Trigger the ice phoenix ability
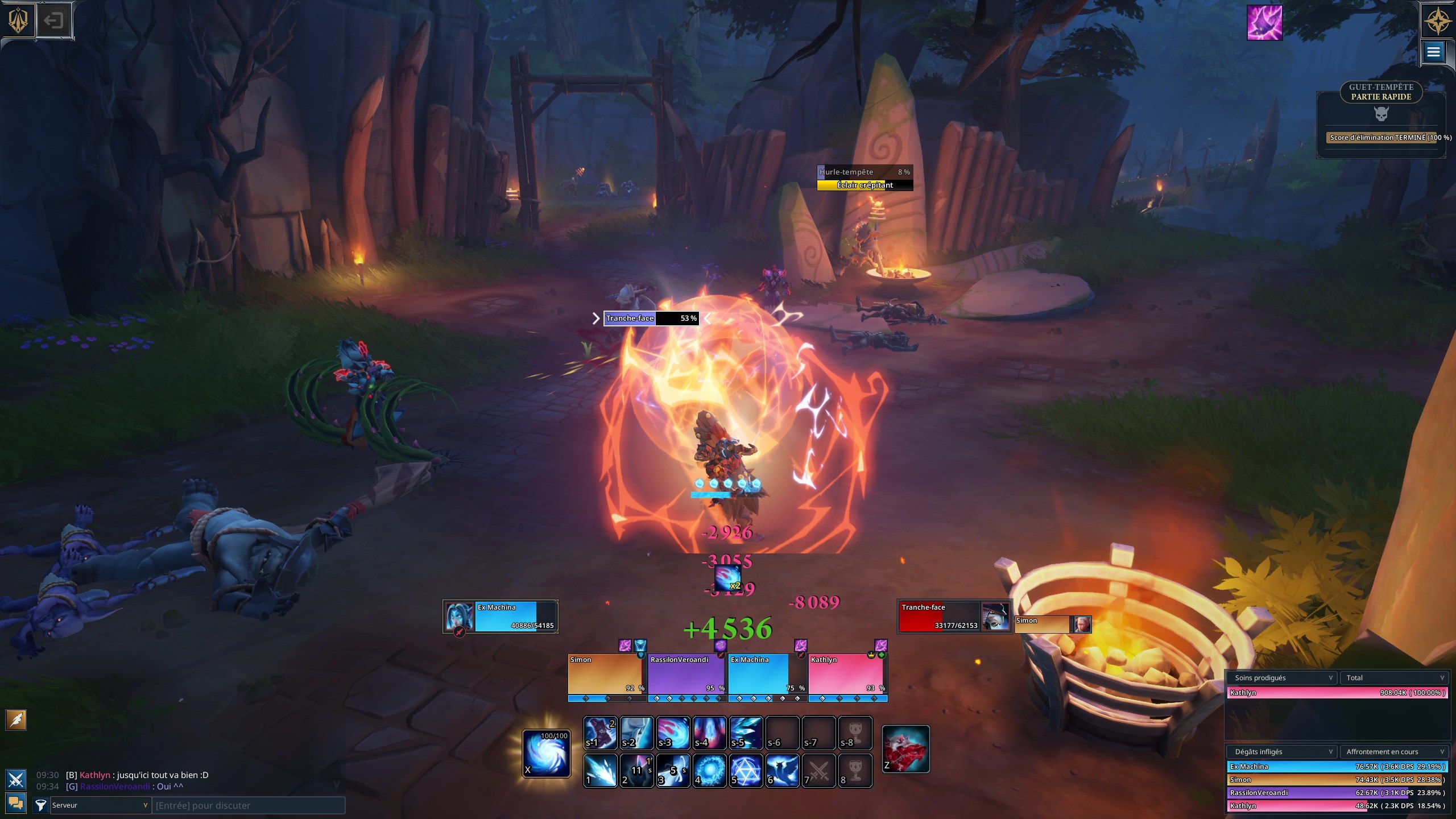The image size is (1456, 819). pyautogui.click(x=782, y=771)
